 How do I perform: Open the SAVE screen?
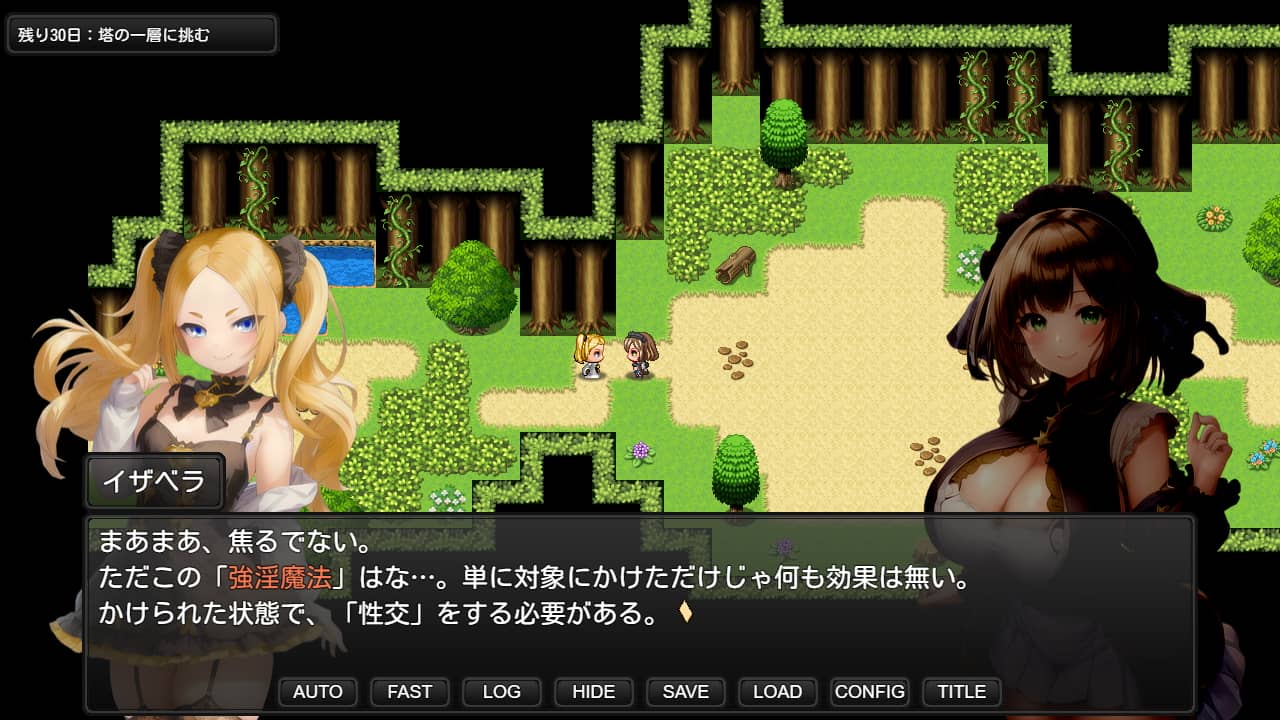click(x=685, y=692)
